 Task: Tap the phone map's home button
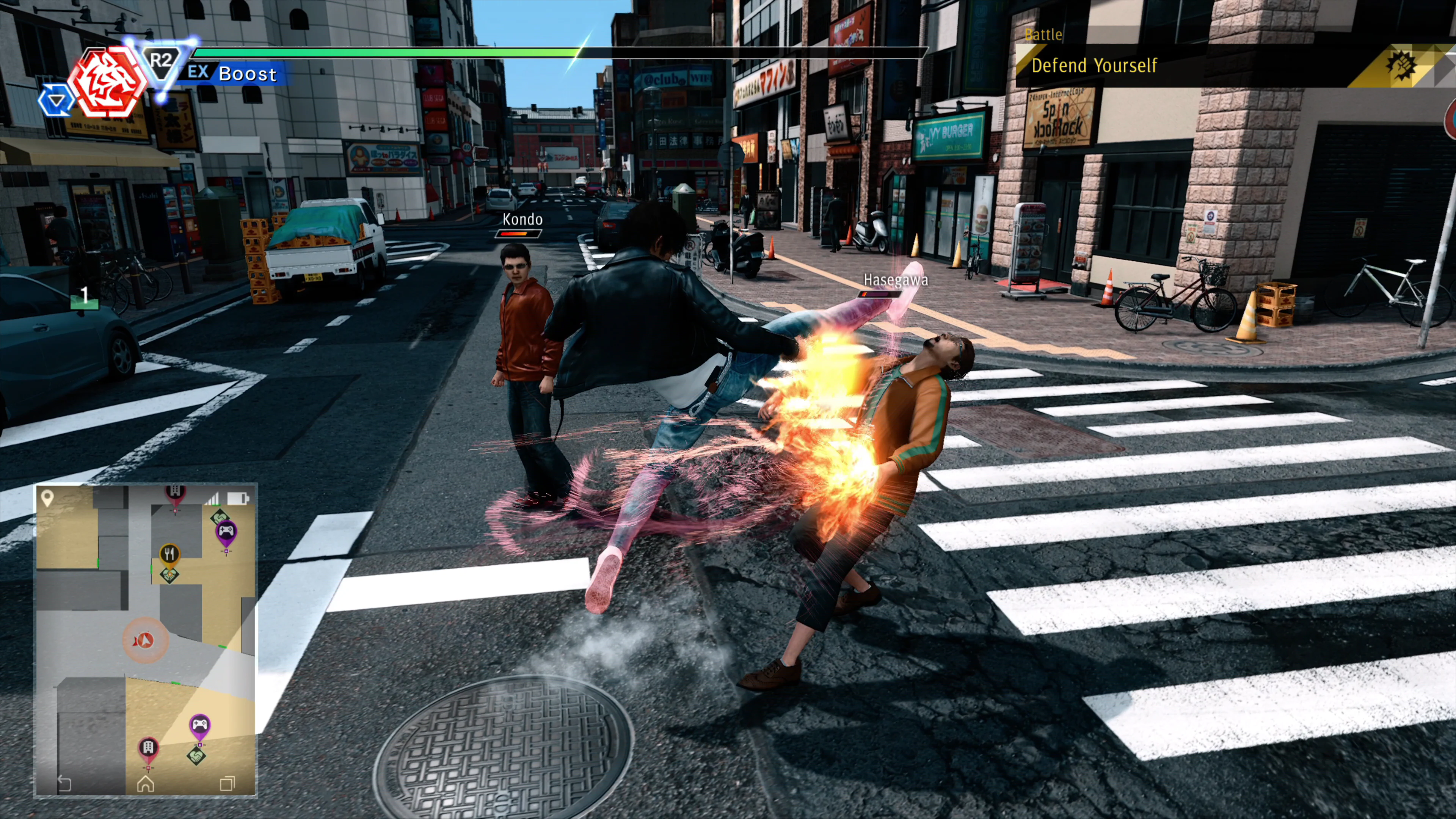tap(146, 783)
